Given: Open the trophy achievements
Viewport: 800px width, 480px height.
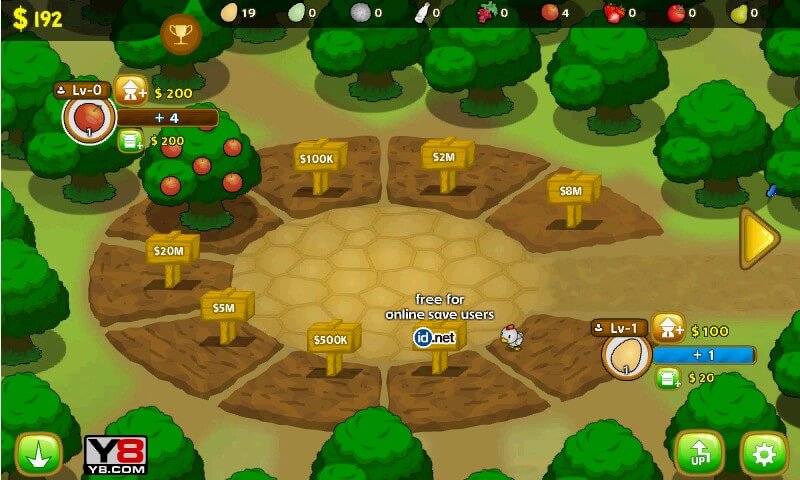Looking at the screenshot, I should click(181, 36).
